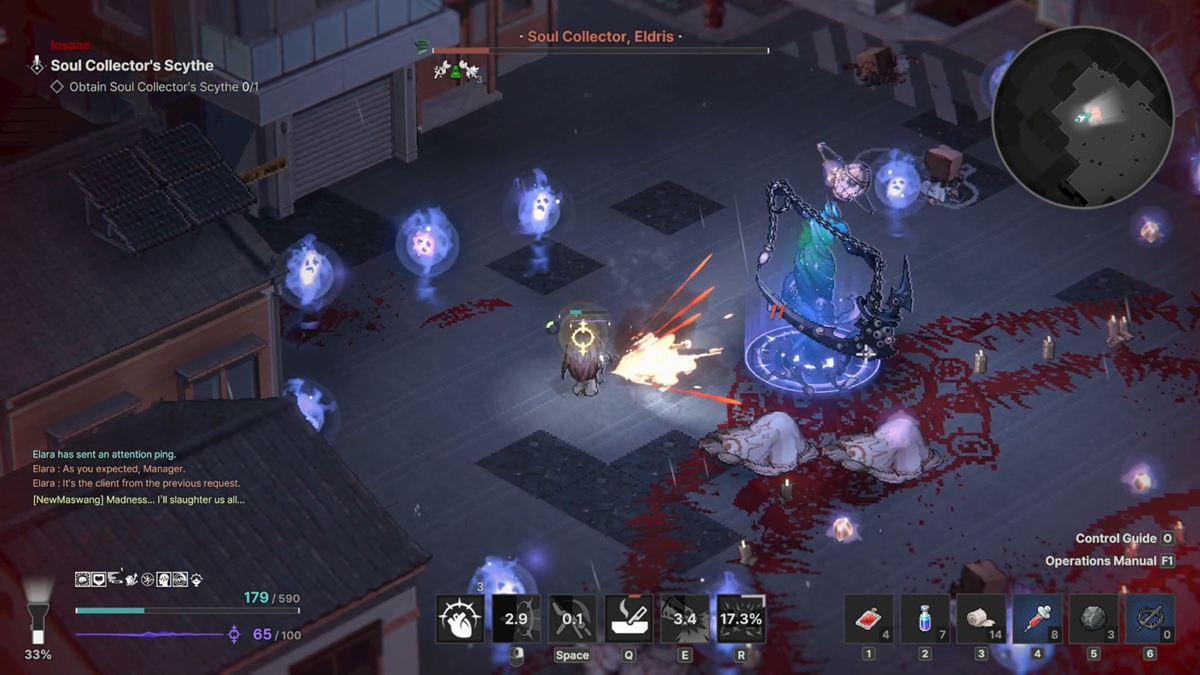Open the circular minimap
Screen dimensions: 1200x675
pyautogui.click(x=1082, y=116)
